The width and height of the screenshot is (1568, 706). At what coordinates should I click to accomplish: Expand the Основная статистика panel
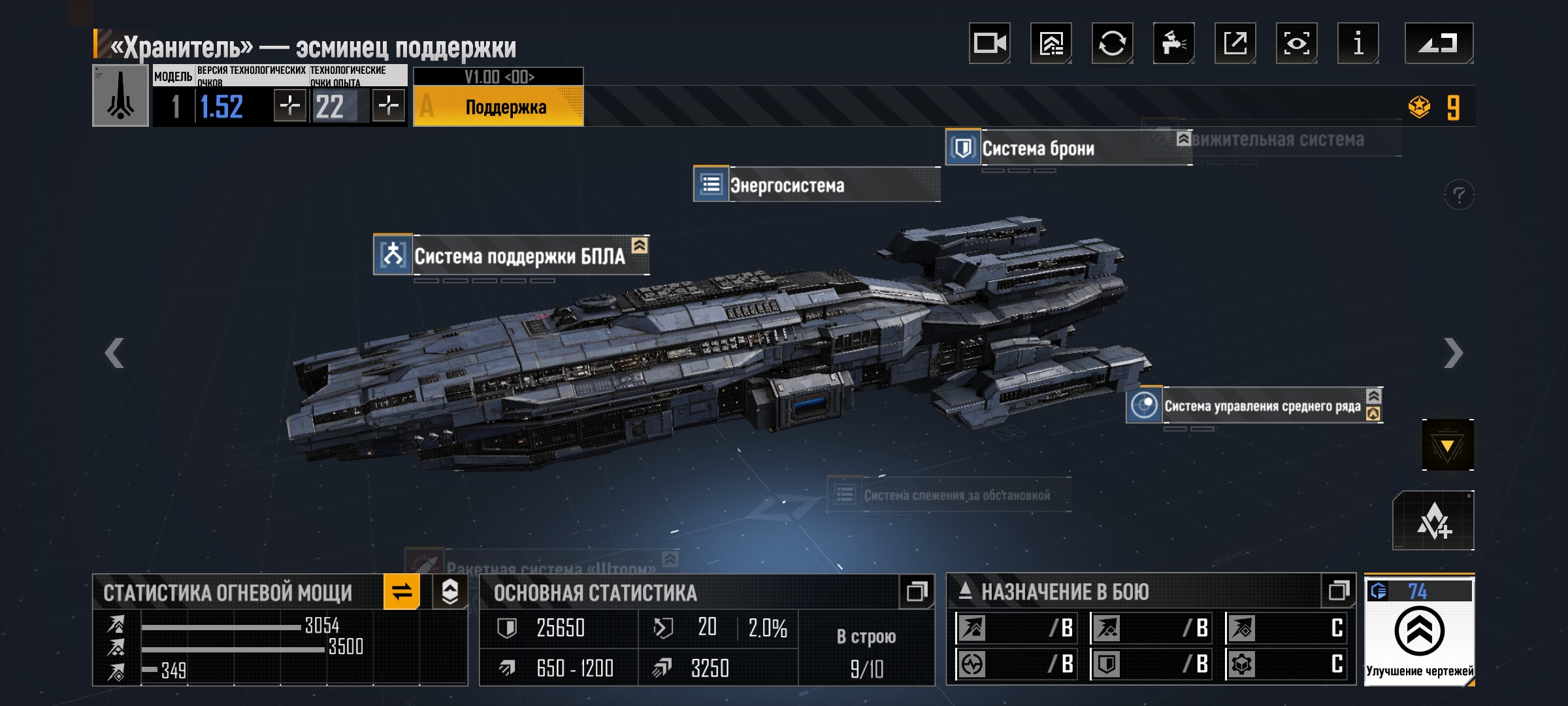click(x=916, y=592)
